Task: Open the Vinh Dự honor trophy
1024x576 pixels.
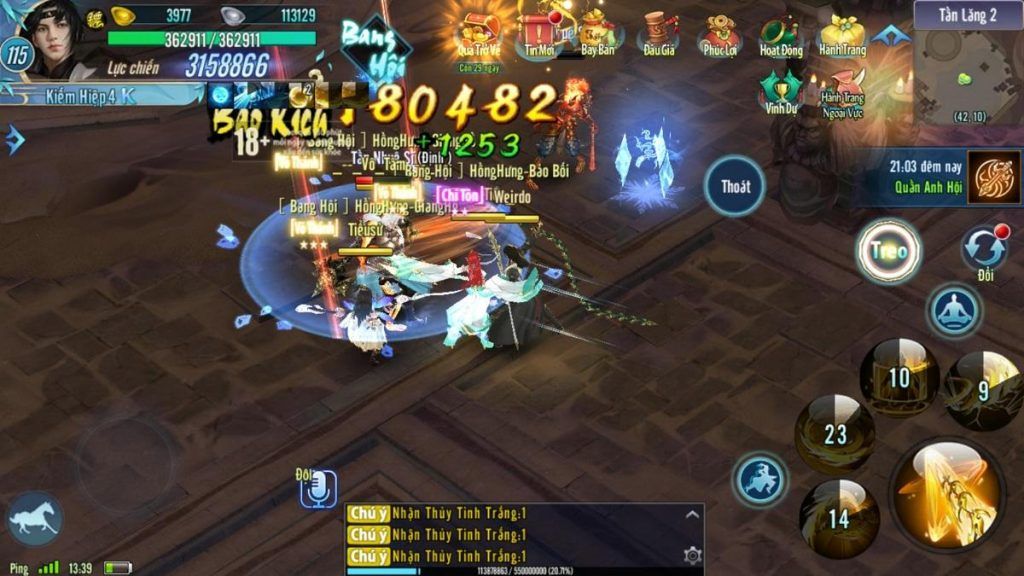Action: tap(781, 90)
